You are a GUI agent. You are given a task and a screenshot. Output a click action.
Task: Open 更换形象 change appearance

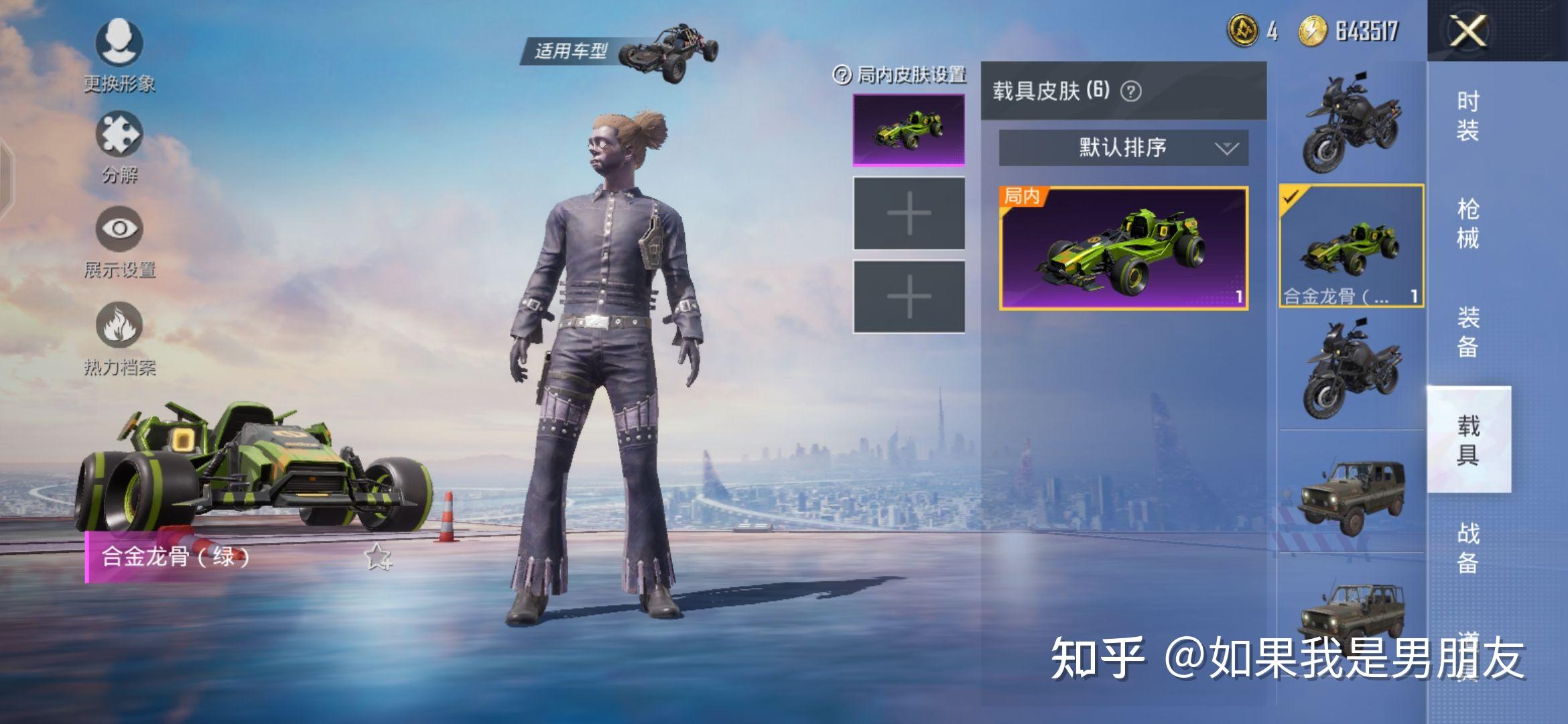pos(119,54)
